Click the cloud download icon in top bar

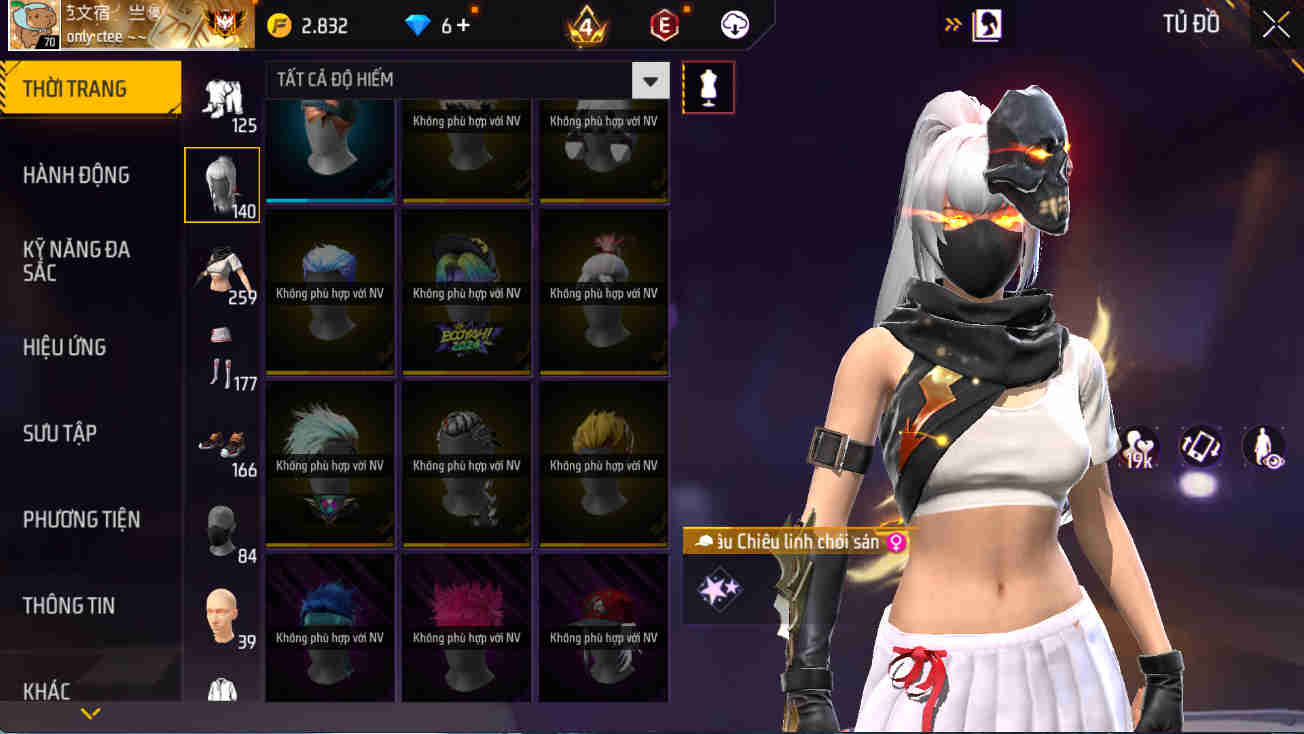(735, 25)
